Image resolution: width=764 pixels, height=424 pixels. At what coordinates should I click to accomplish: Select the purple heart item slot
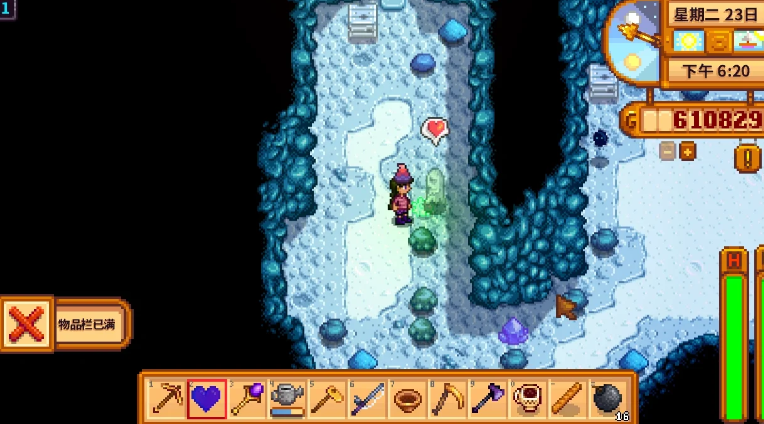pos(206,399)
